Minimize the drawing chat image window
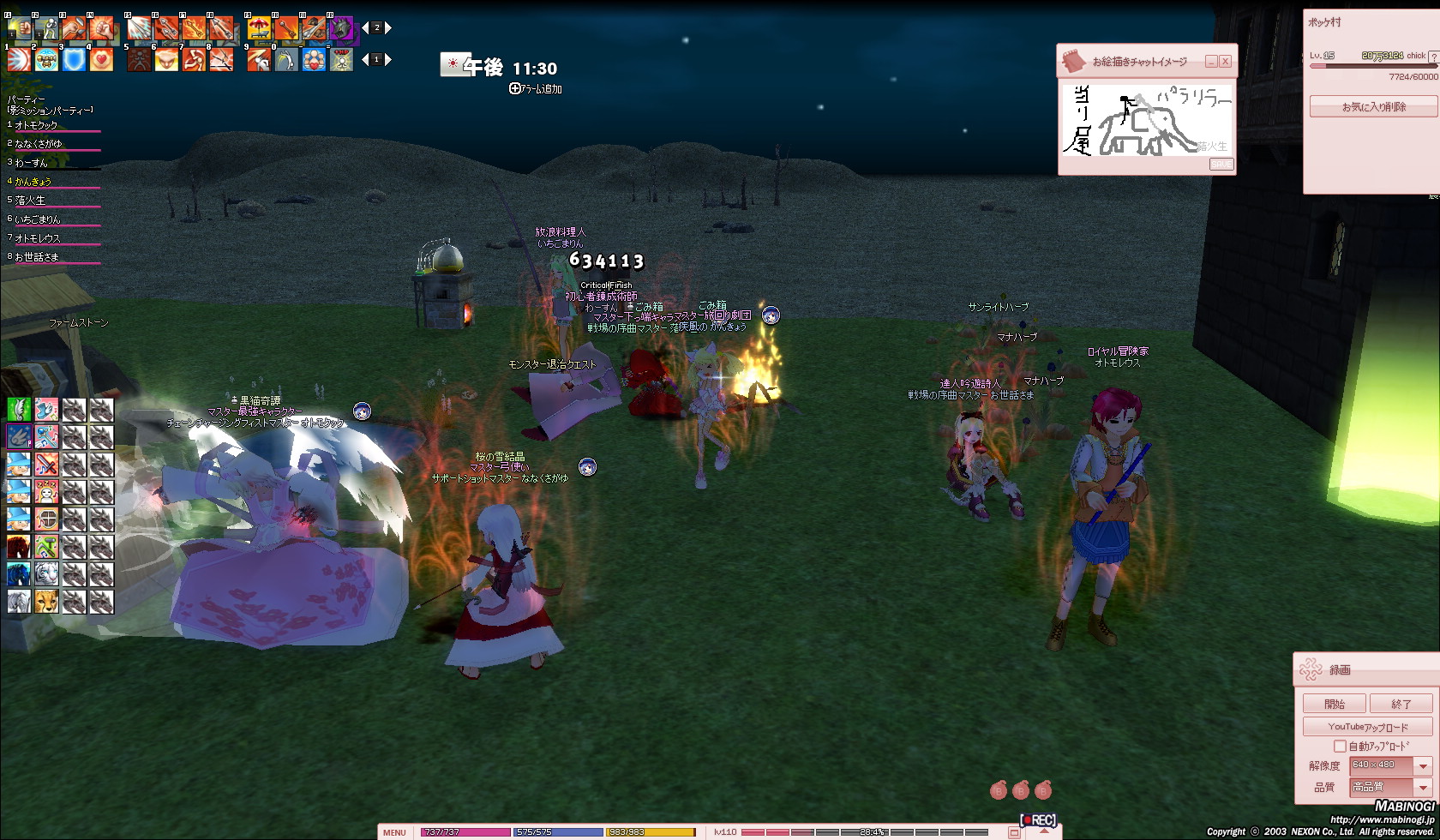Image resolution: width=1440 pixels, height=840 pixels. click(x=1211, y=62)
